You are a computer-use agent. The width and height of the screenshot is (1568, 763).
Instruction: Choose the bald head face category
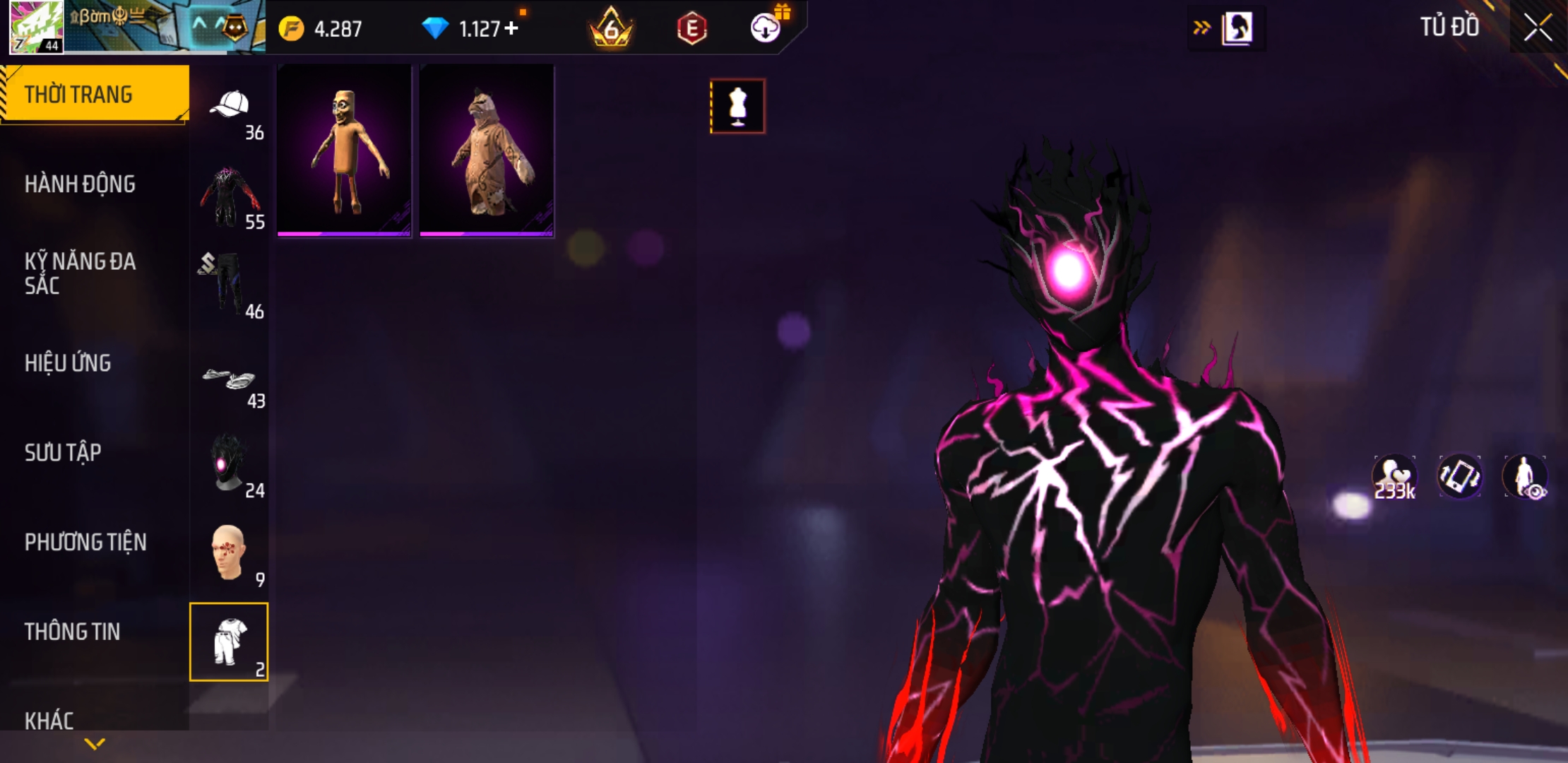[x=230, y=553]
